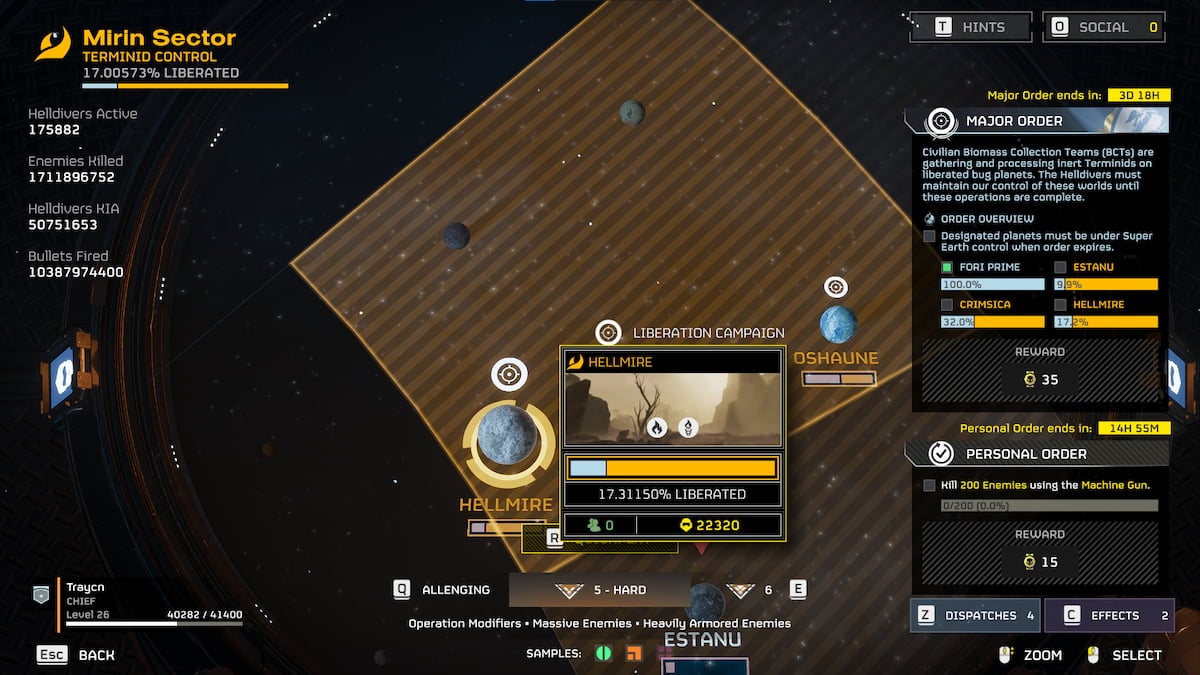Click the Mirin Sector title
This screenshot has height=675, width=1200.
[x=159, y=39]
